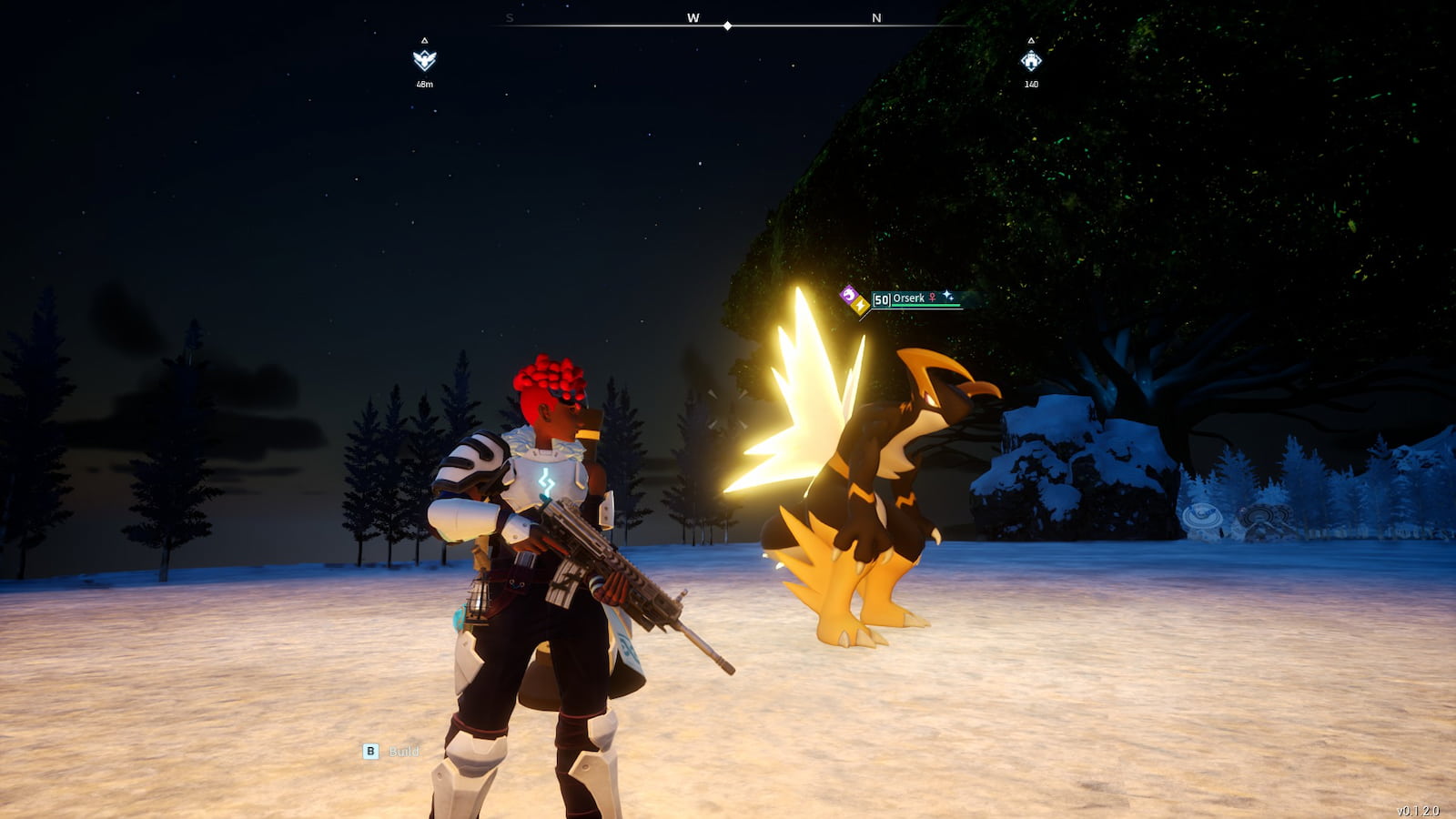Click the N direction letter on the compass
The width and height of the screenshot is (1456, 819).
point(875,16)
